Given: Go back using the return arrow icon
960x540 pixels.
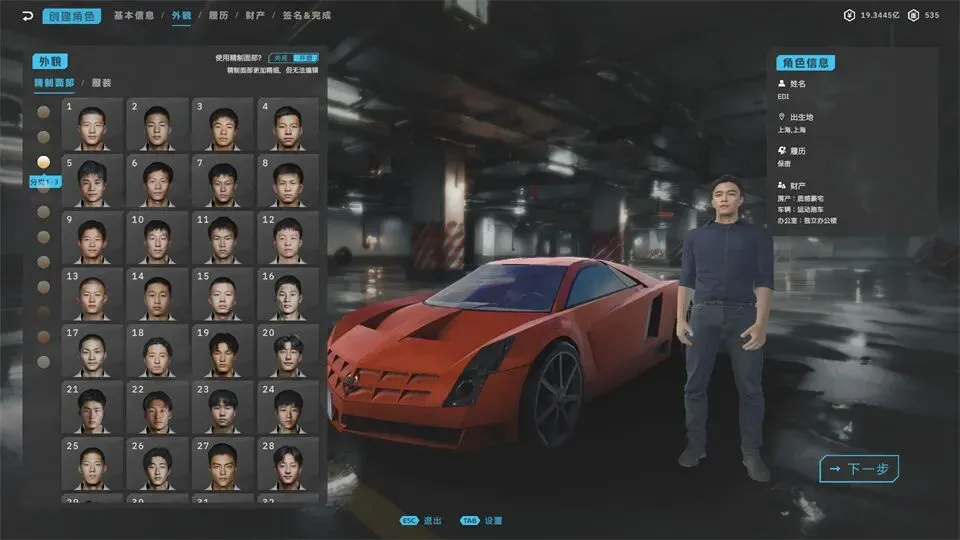Looking at the screenshot, I should tap(26, 16).
